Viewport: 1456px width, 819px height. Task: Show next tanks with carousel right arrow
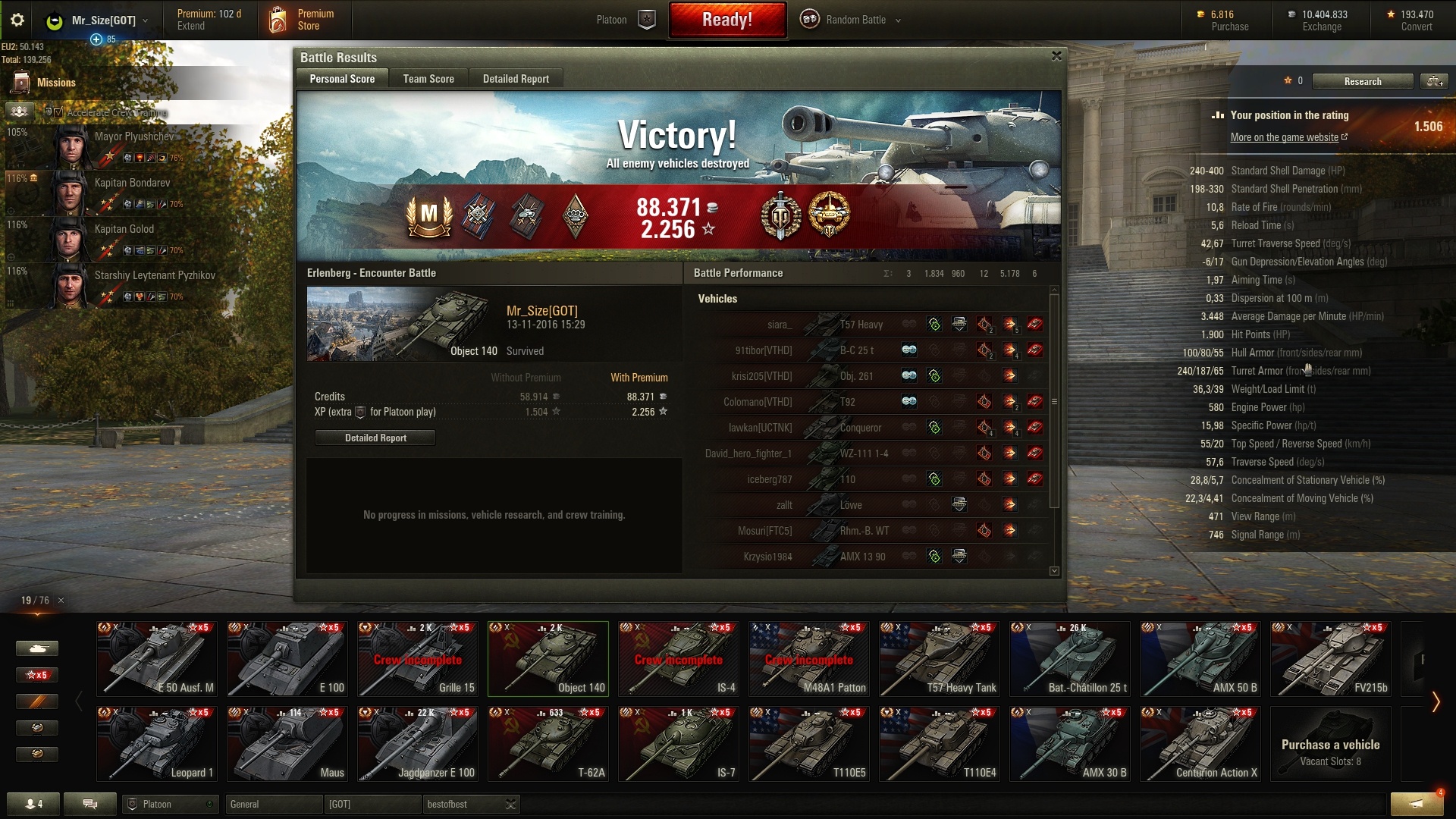tap(1435, 701)
